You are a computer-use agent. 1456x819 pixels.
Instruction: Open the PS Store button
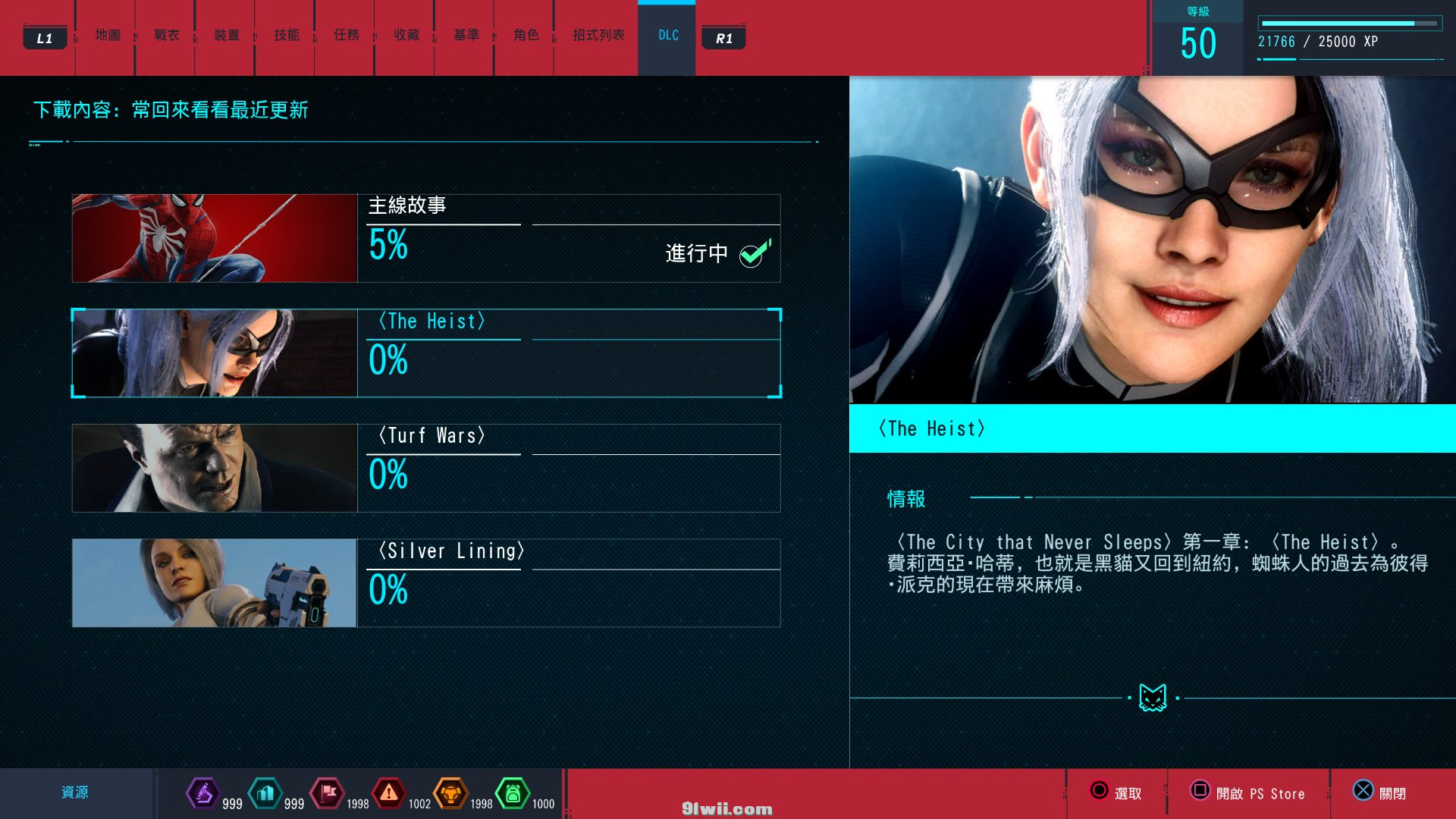[x=1248, y=792]
